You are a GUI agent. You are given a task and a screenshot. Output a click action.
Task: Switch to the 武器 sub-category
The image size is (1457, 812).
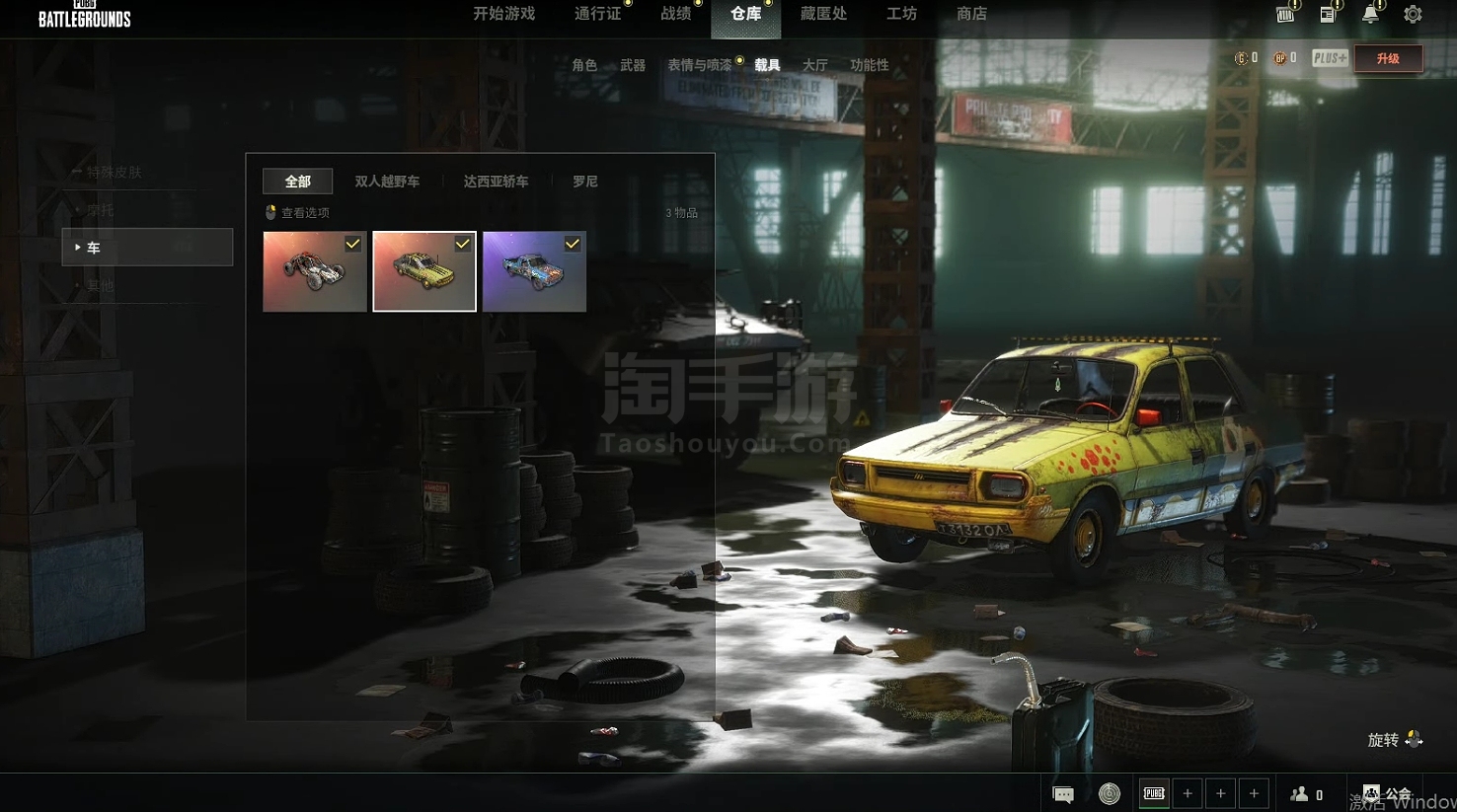pos(633,65)
